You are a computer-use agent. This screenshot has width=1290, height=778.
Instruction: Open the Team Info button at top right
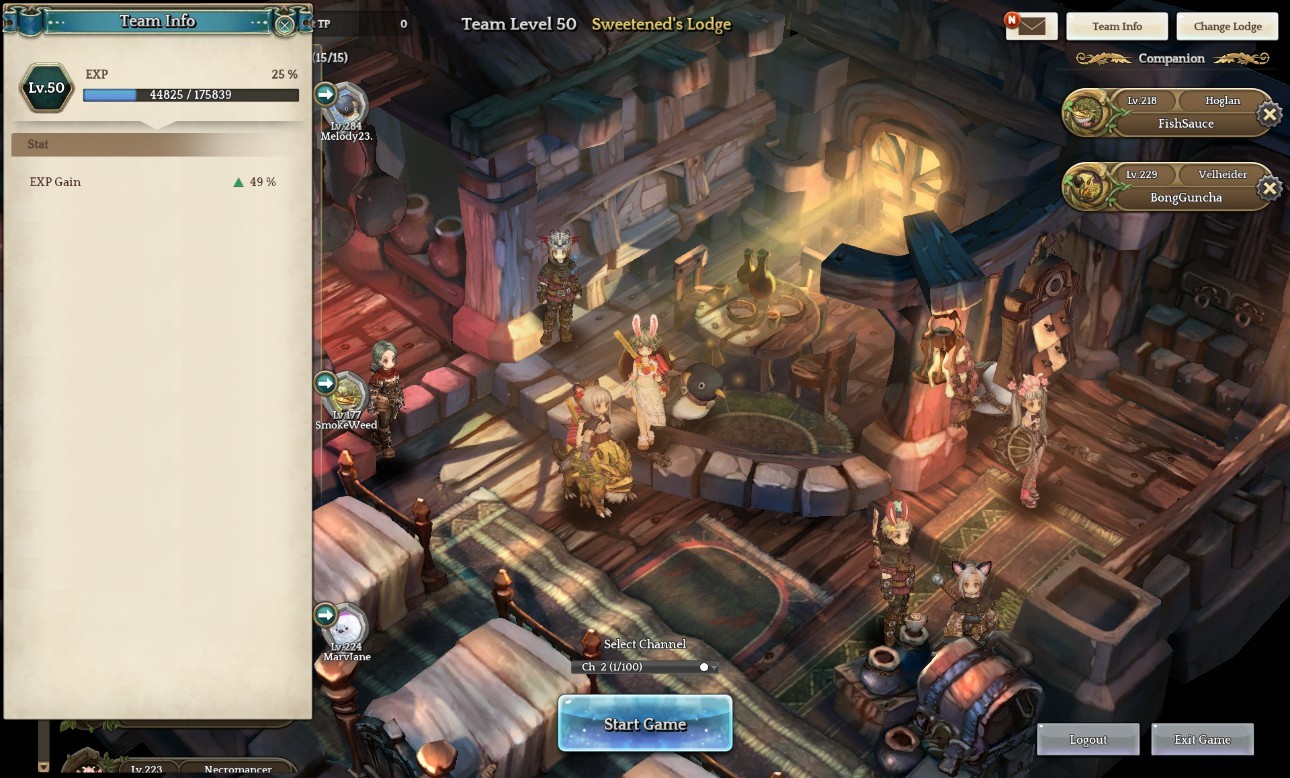click(x=1117, y=26)
